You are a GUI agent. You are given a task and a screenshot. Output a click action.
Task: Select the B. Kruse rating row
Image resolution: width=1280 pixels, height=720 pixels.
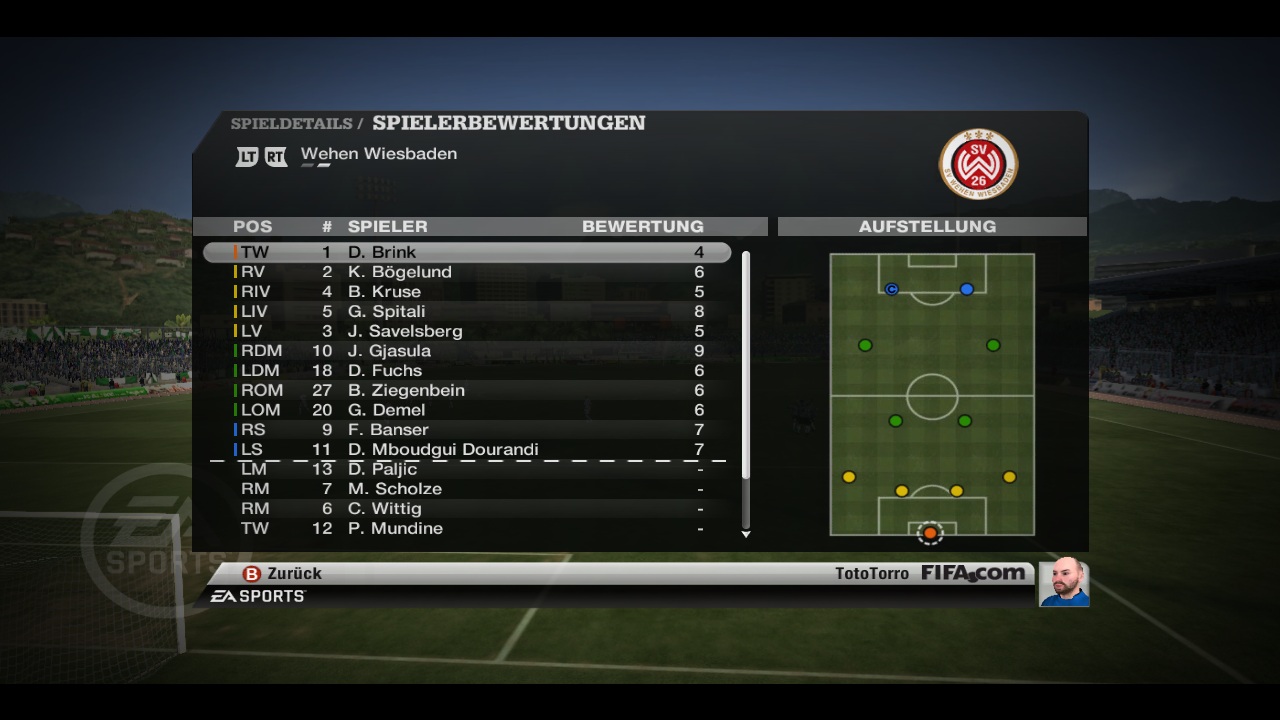(467, 292)
